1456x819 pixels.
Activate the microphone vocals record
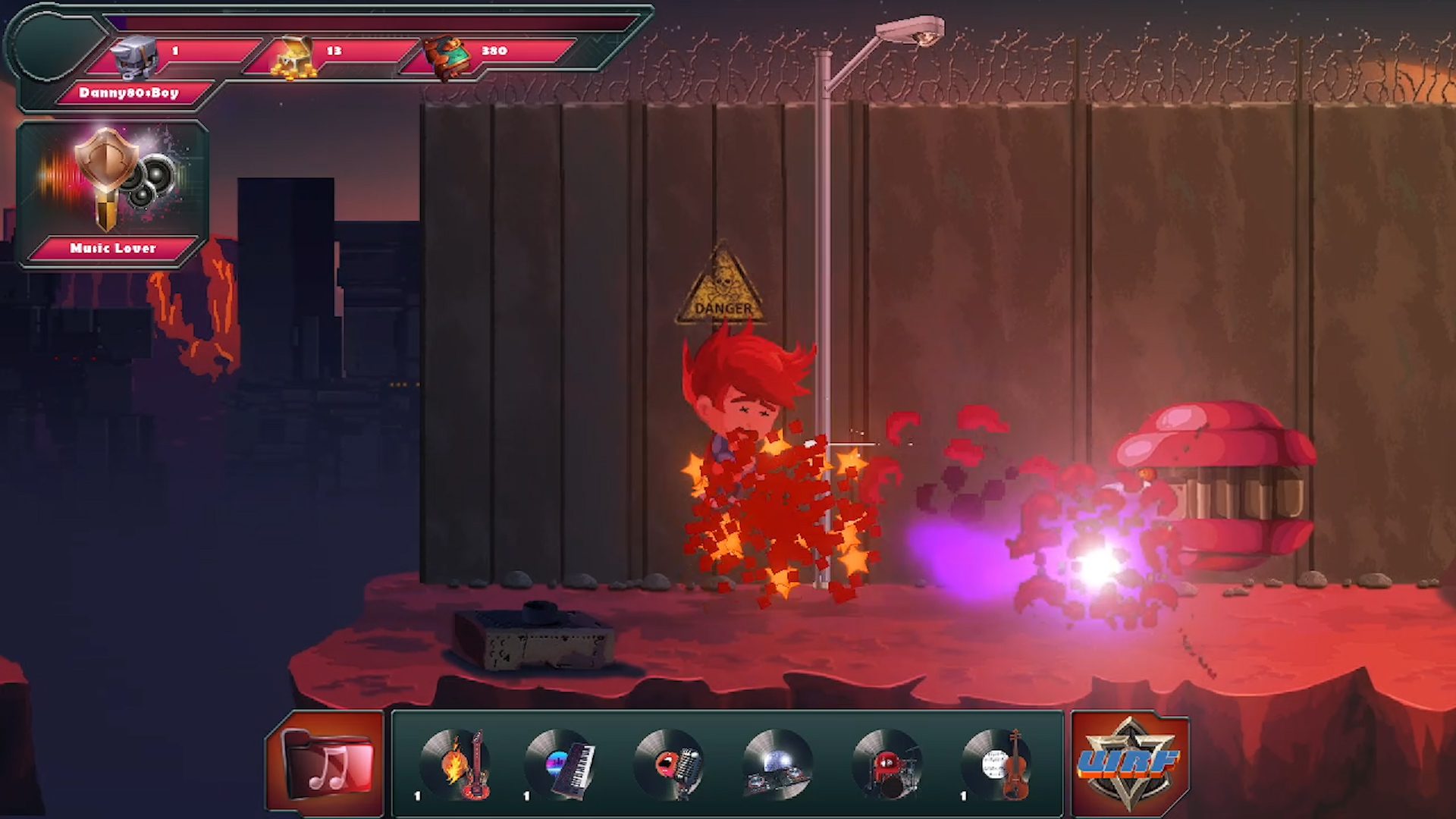pos(670,764)
